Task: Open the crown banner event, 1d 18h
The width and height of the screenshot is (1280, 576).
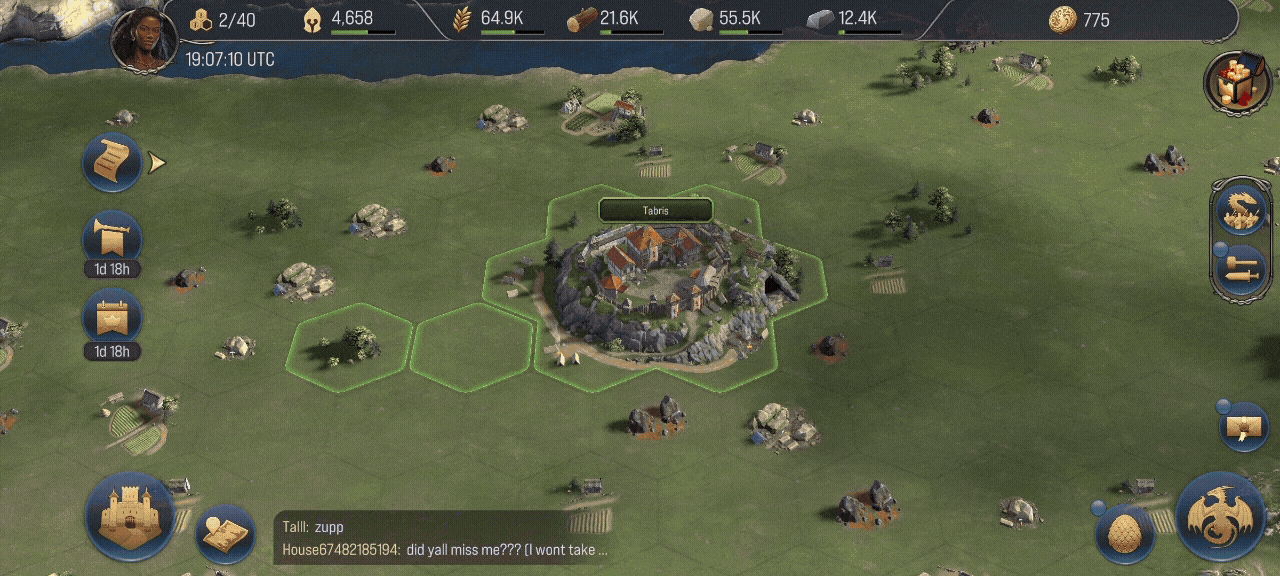Action: pos(111,320)
